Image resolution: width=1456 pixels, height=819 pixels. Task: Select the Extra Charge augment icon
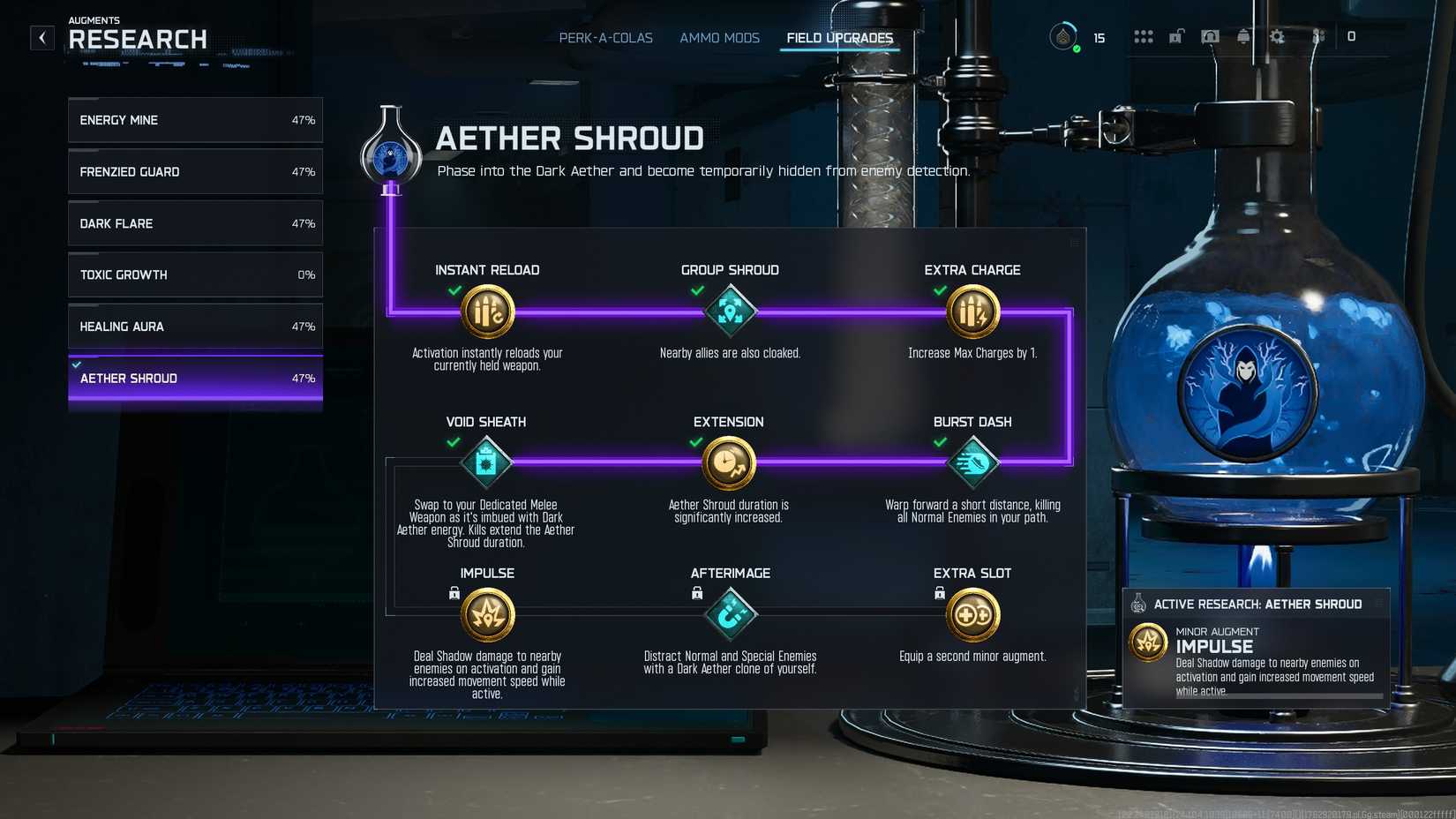[972, 312]
